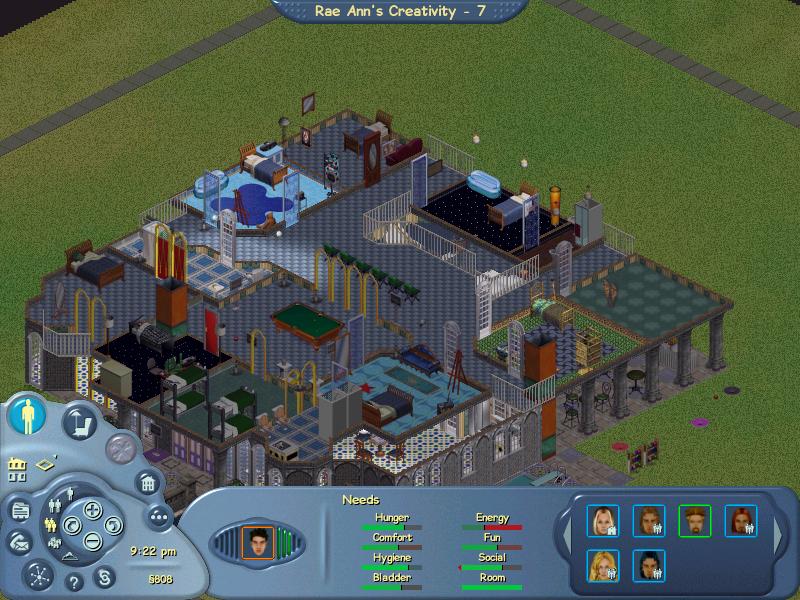800x600 pixels.
Task: Click the star-shaped network icon button
Action: [38, 575]
